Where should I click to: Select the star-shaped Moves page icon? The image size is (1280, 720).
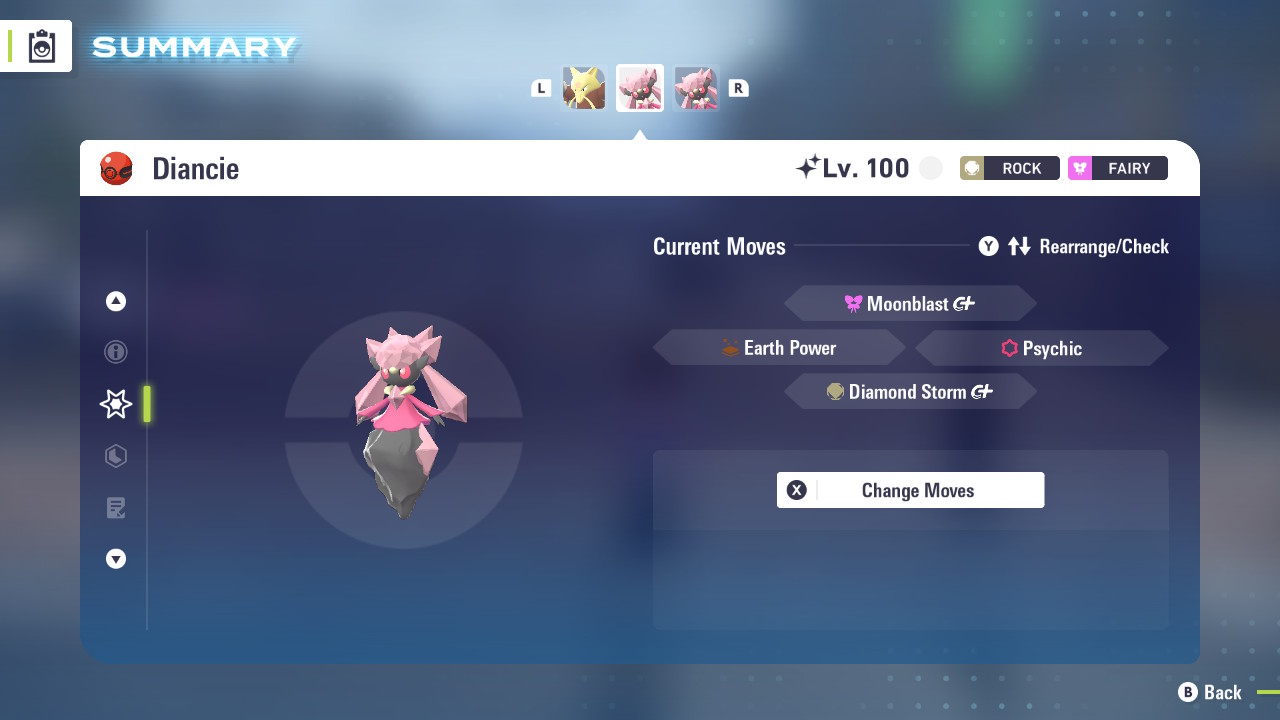[115, 404]
